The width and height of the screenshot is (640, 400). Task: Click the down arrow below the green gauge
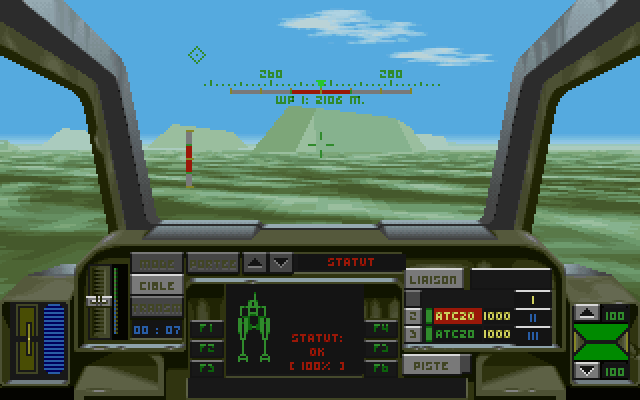click(x=588, y=371)
